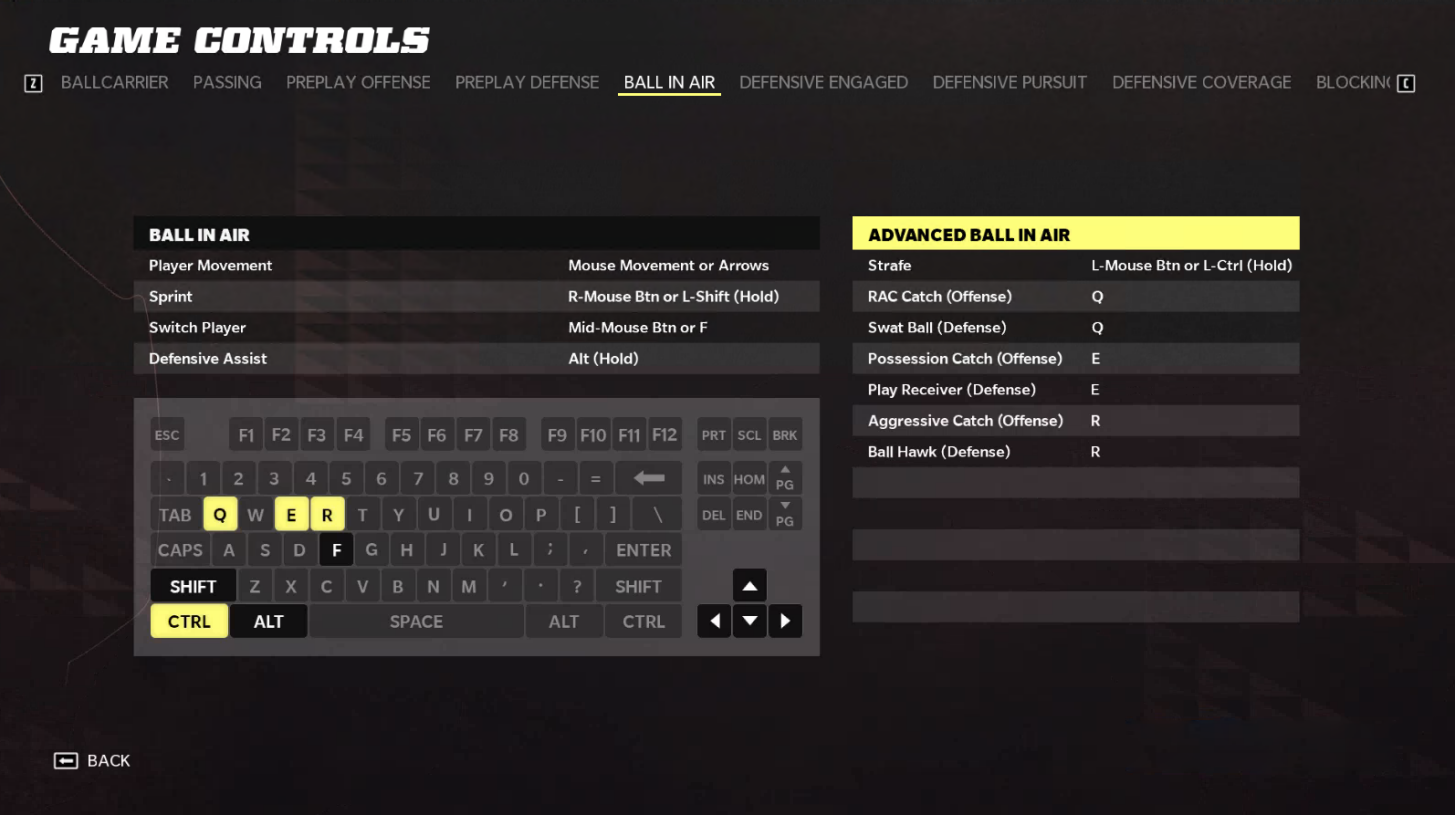Image resolution: width=1455 pixels, height=815 pixels.
Task: Select the Strafe row under Advanced Ball In Air
Action: [1075, 265]
